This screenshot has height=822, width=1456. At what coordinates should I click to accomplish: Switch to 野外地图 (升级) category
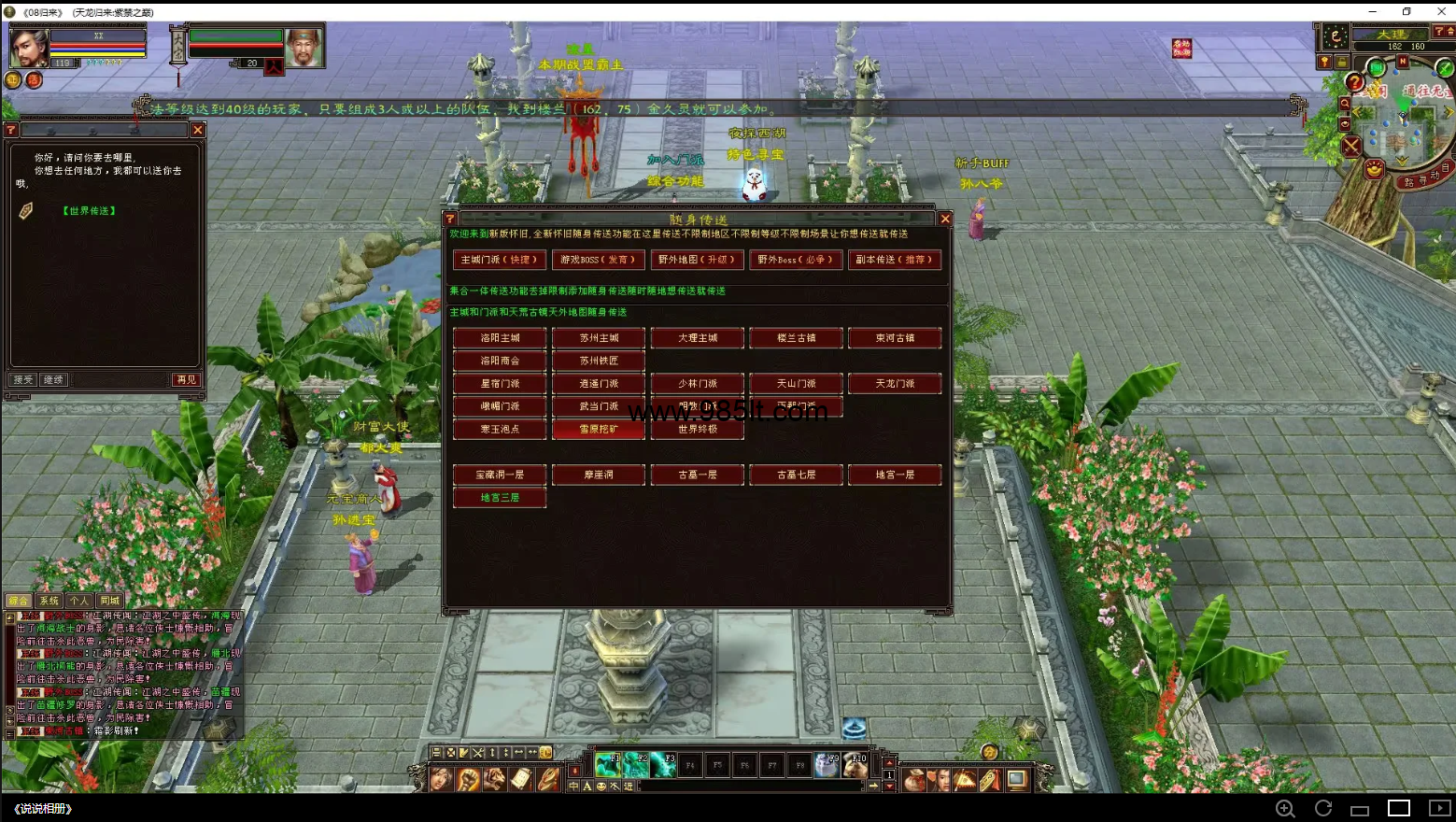[697, 260]
